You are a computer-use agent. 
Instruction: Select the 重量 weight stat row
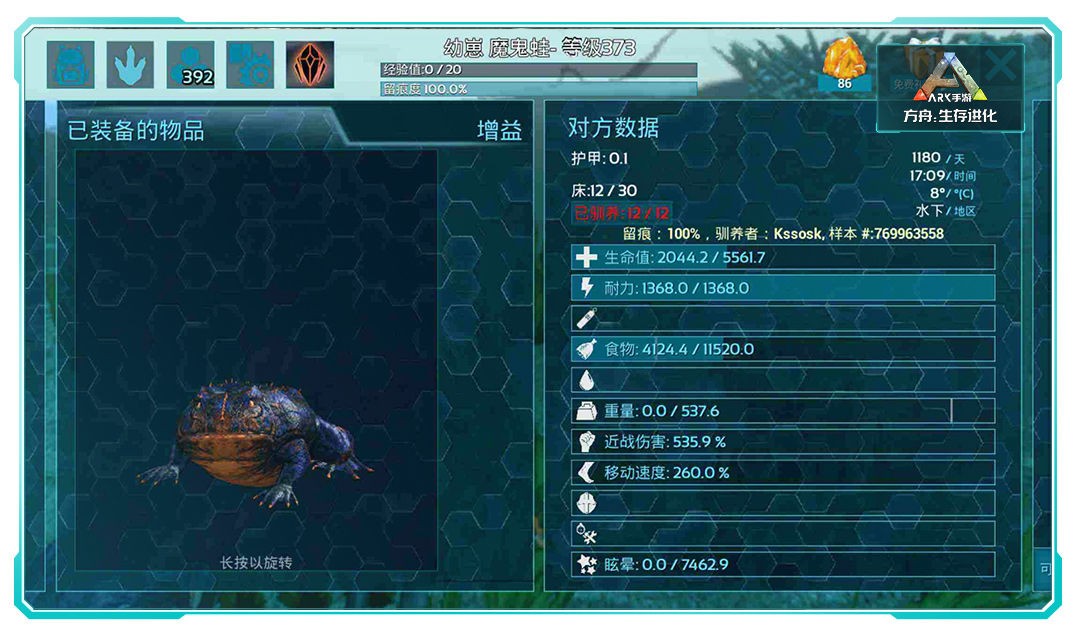pos(783,411)
